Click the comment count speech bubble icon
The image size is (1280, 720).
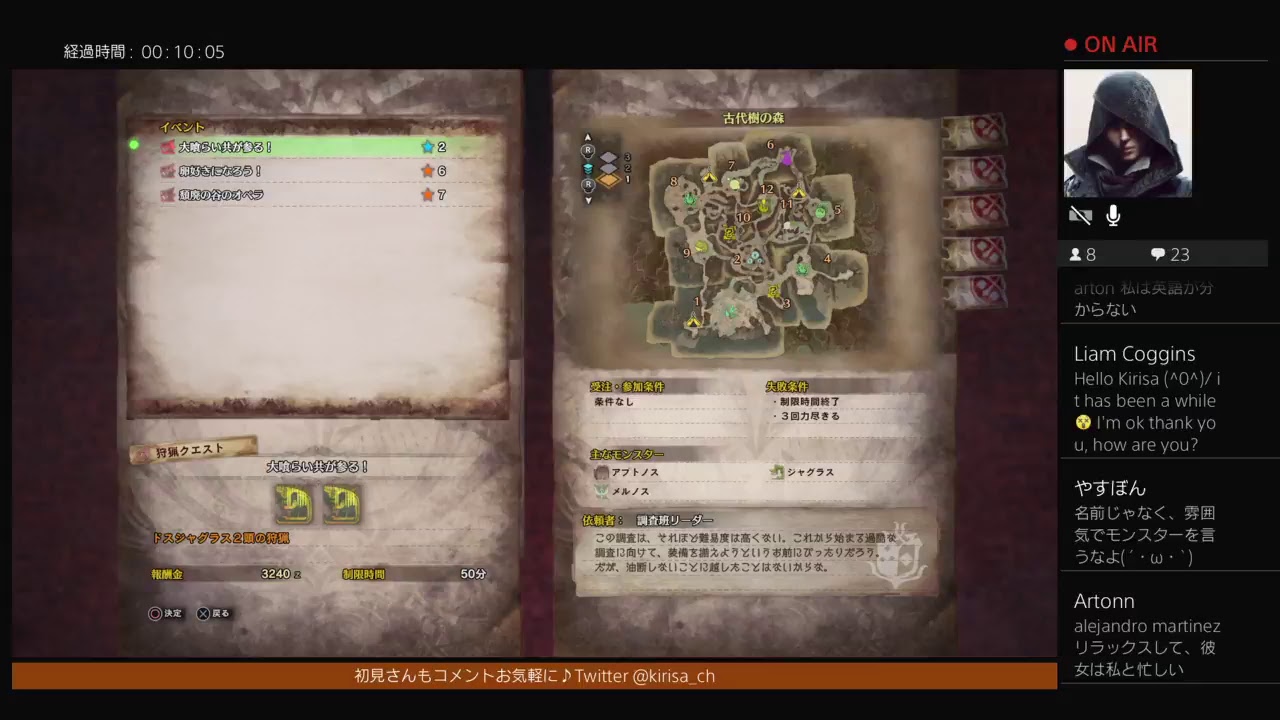click(x=1158, y=253)
